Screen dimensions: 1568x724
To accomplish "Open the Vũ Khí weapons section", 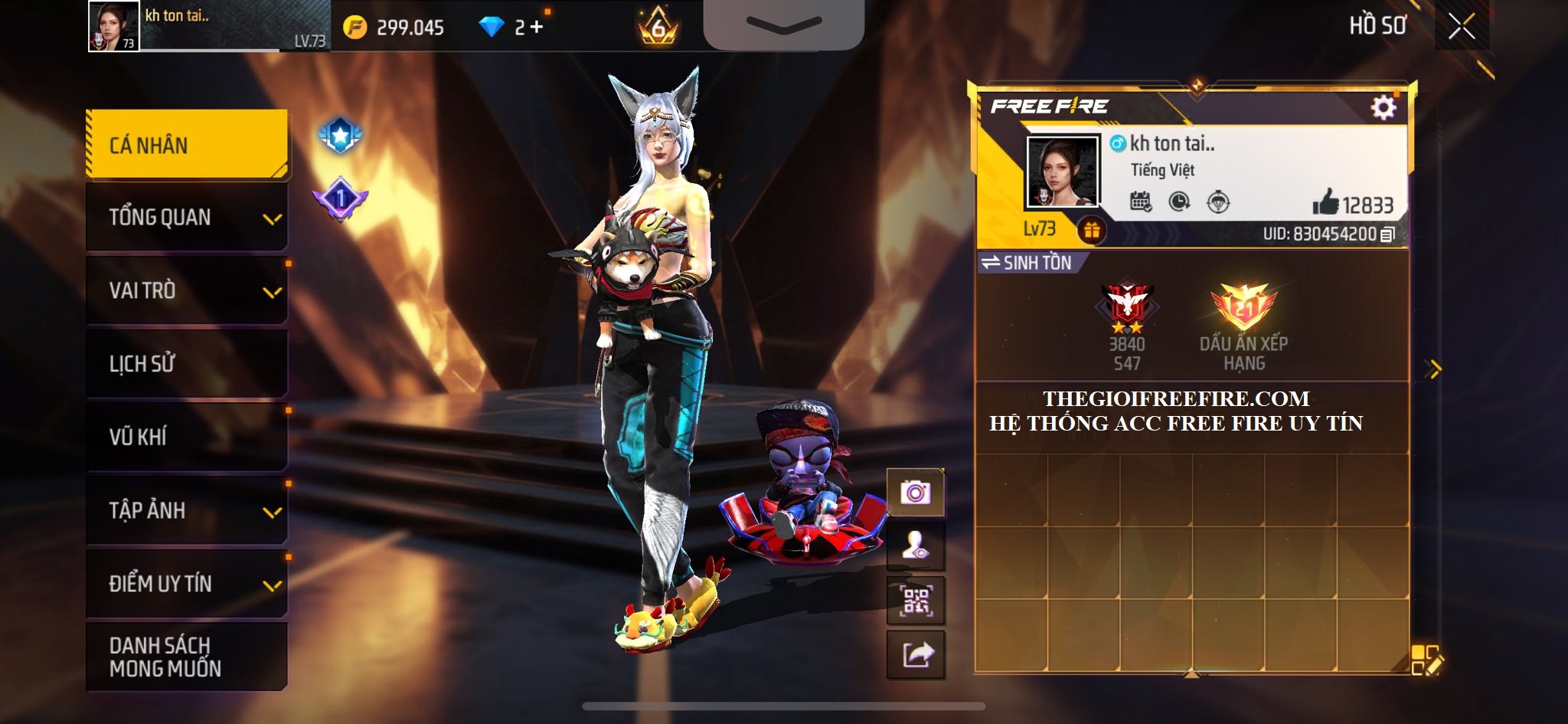I will point(187,437).
